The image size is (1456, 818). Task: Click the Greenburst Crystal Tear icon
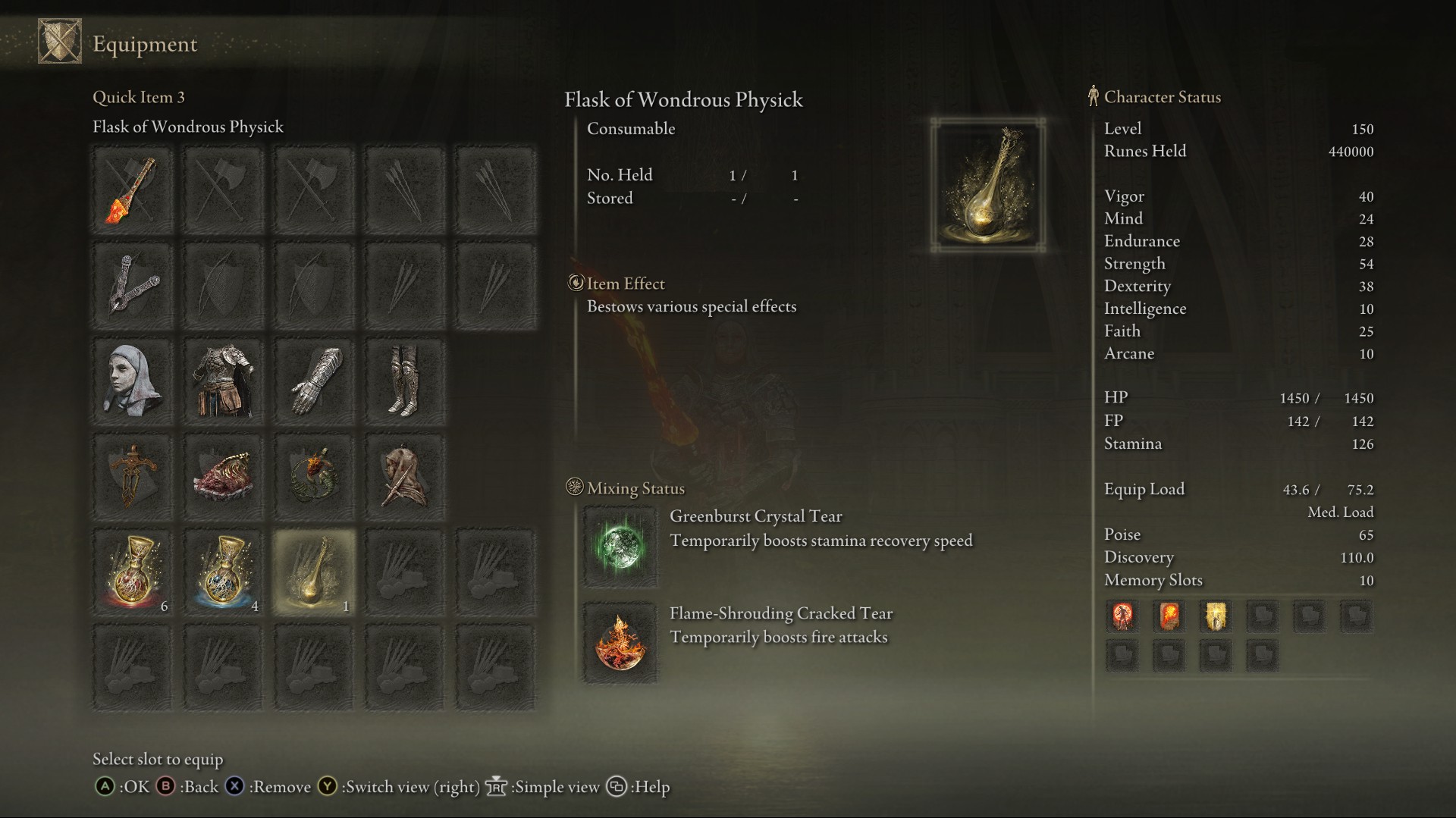(620, 544)
